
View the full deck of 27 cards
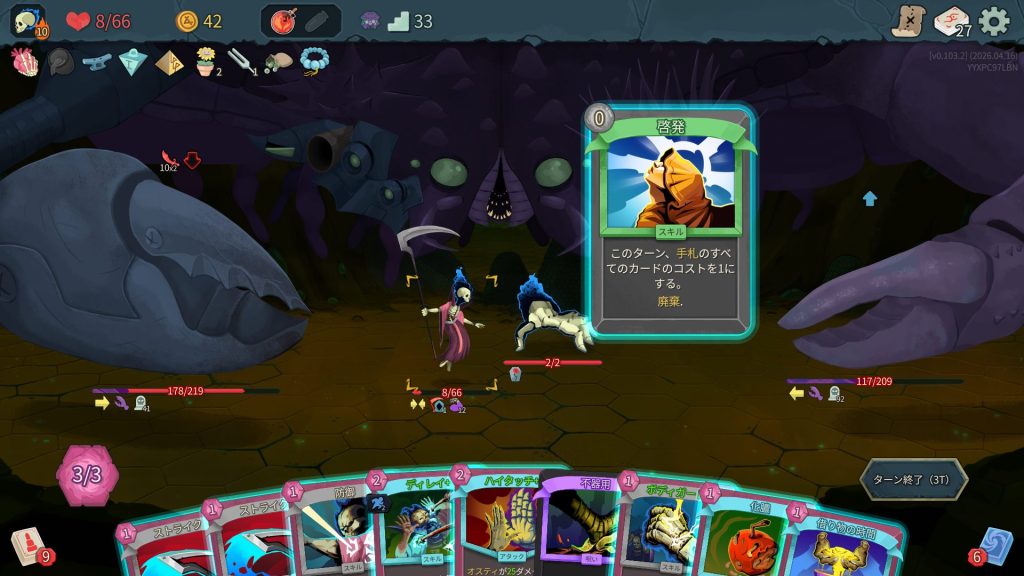point(951,21)
